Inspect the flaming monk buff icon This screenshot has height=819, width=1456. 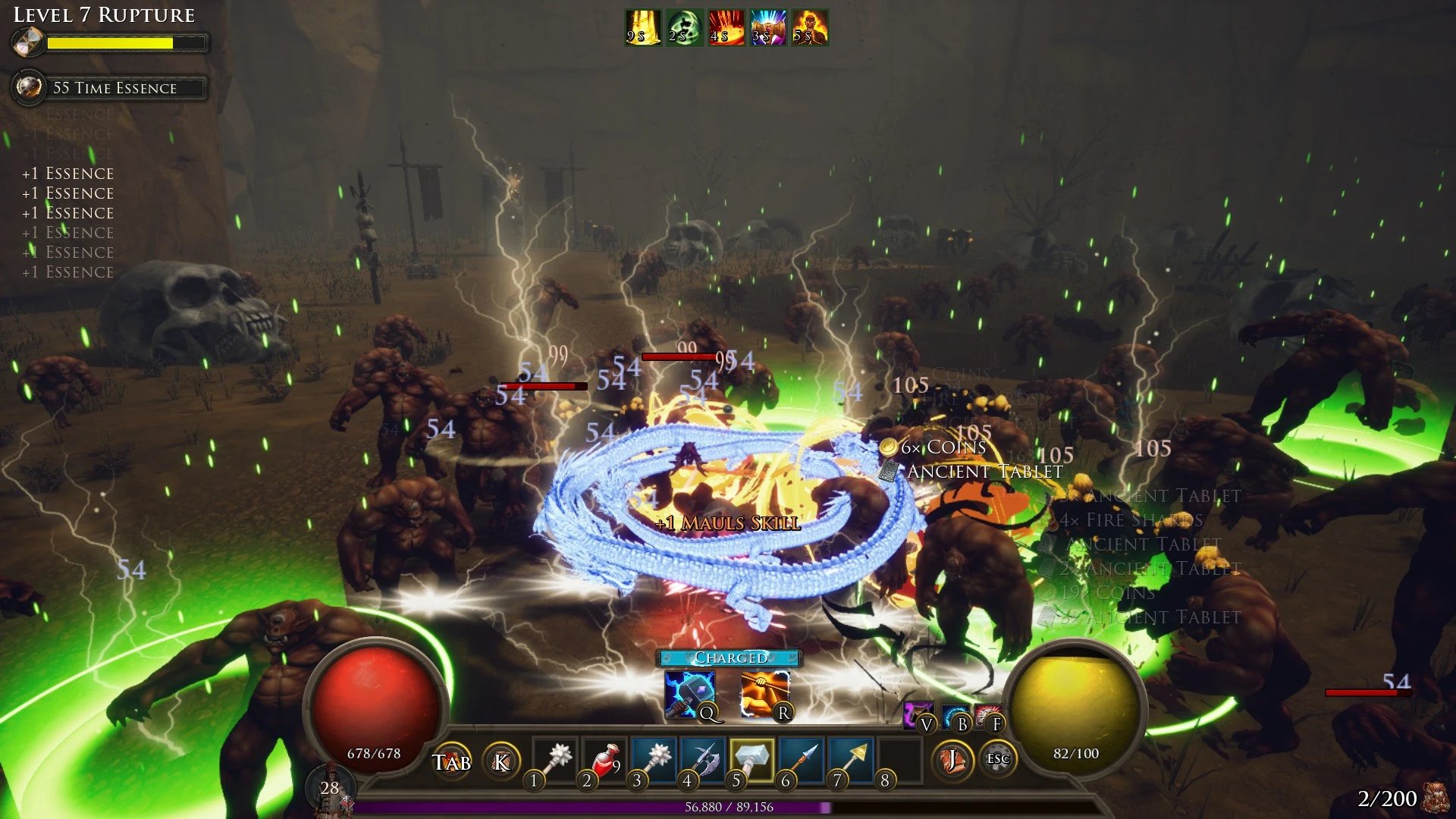tap(810, 28)
